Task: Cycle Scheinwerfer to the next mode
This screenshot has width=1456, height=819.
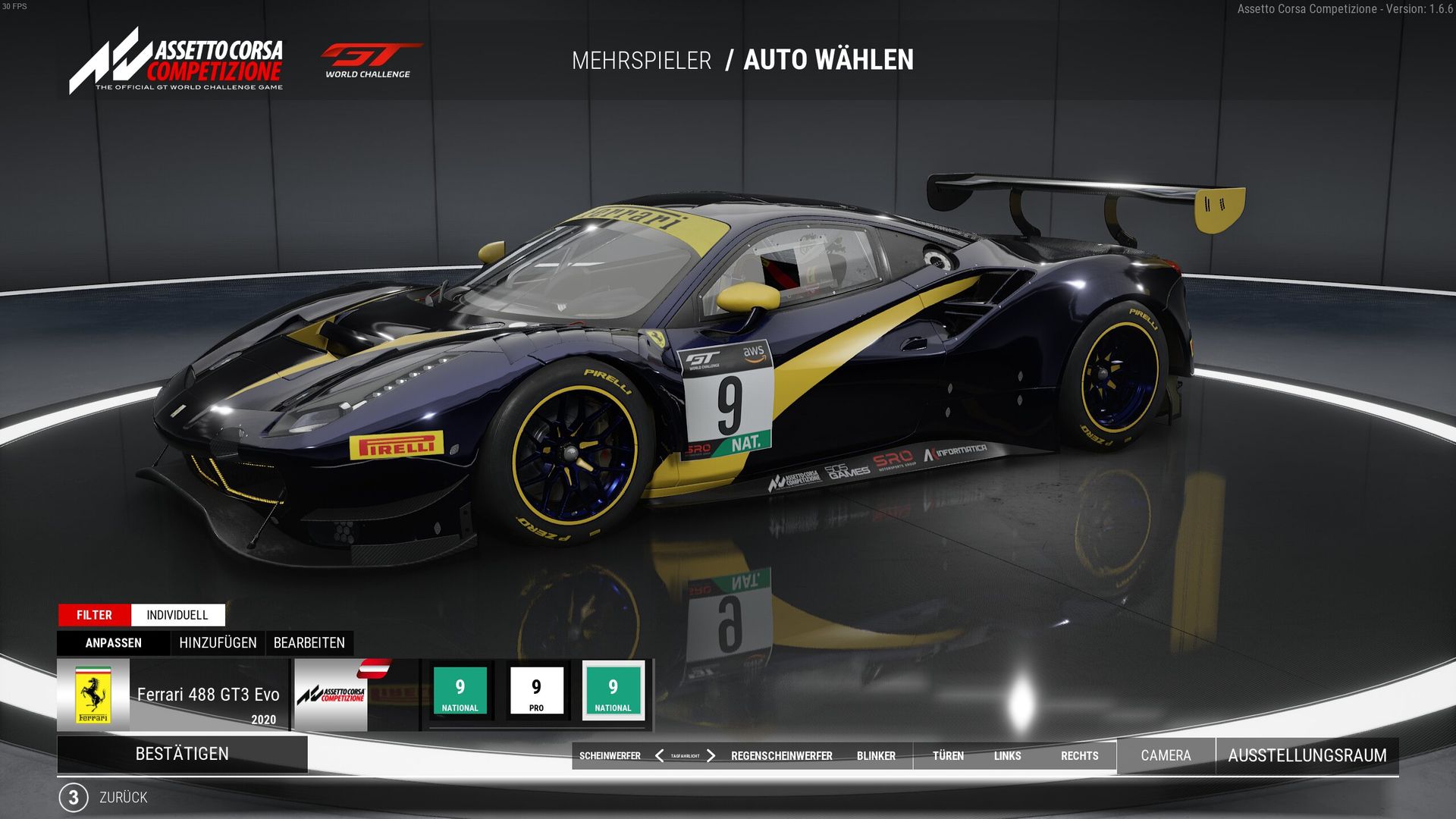Action: coord(711,756)
